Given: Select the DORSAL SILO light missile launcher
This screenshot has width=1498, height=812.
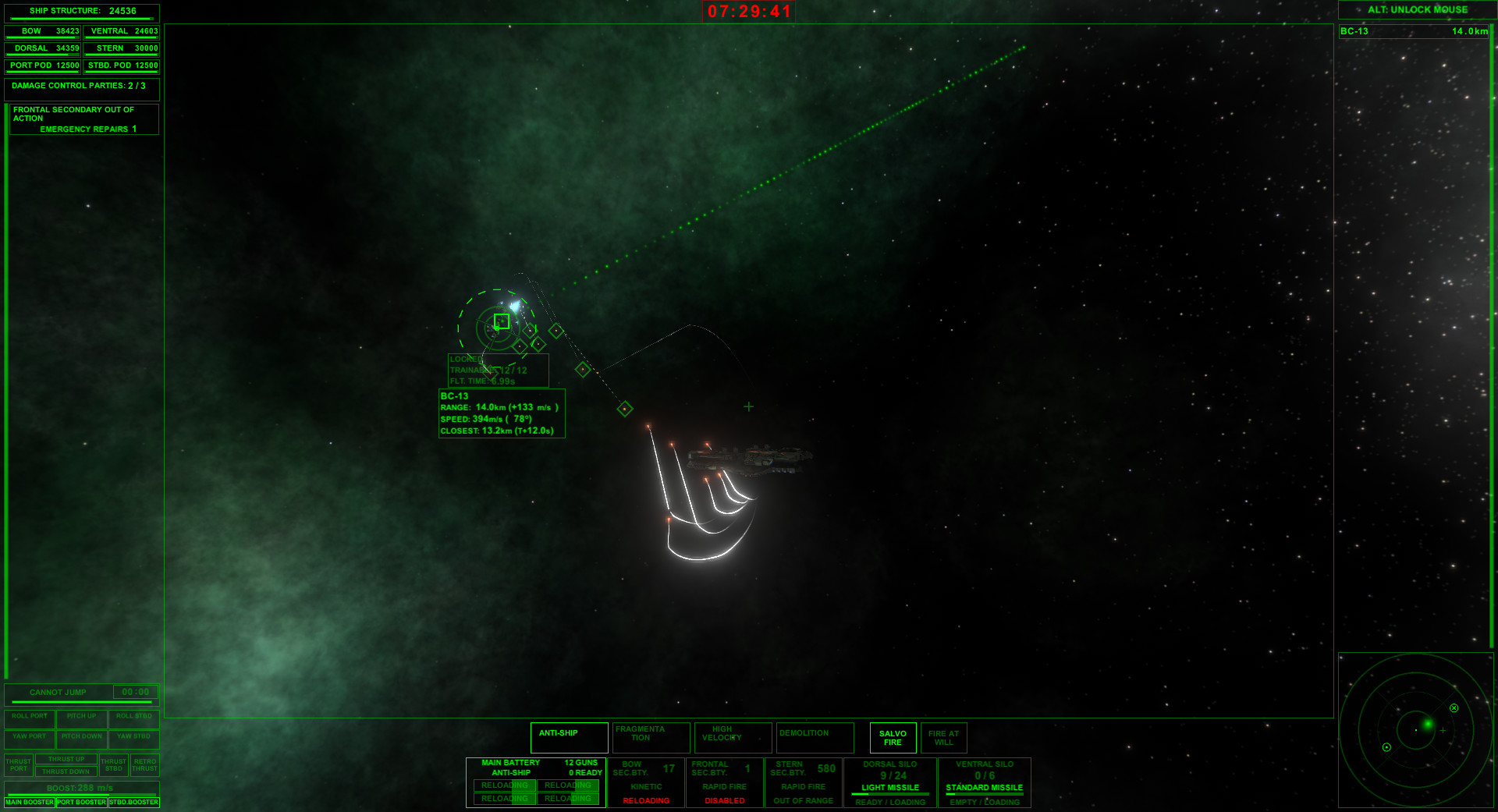Looking at the screenshot, I should point(889,782).
